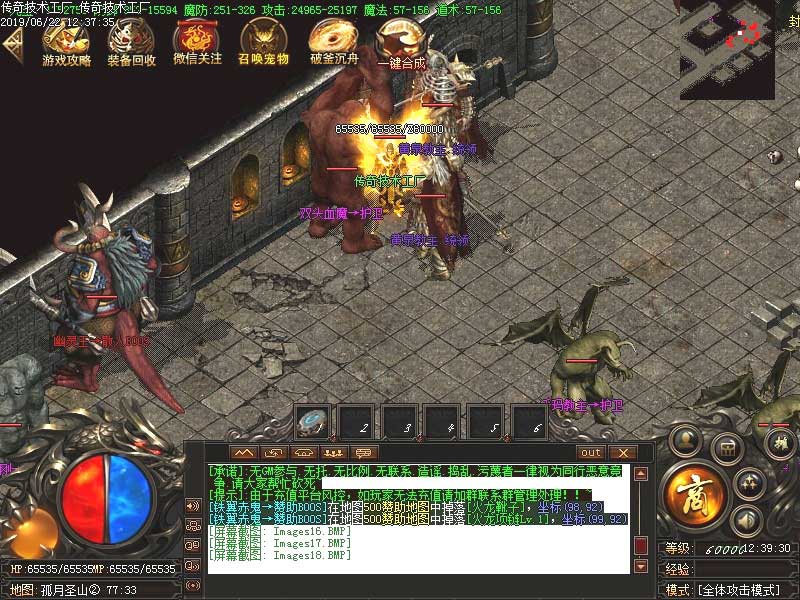
Task: Select the group members chat channel tab
Action: tap(335, 453)
